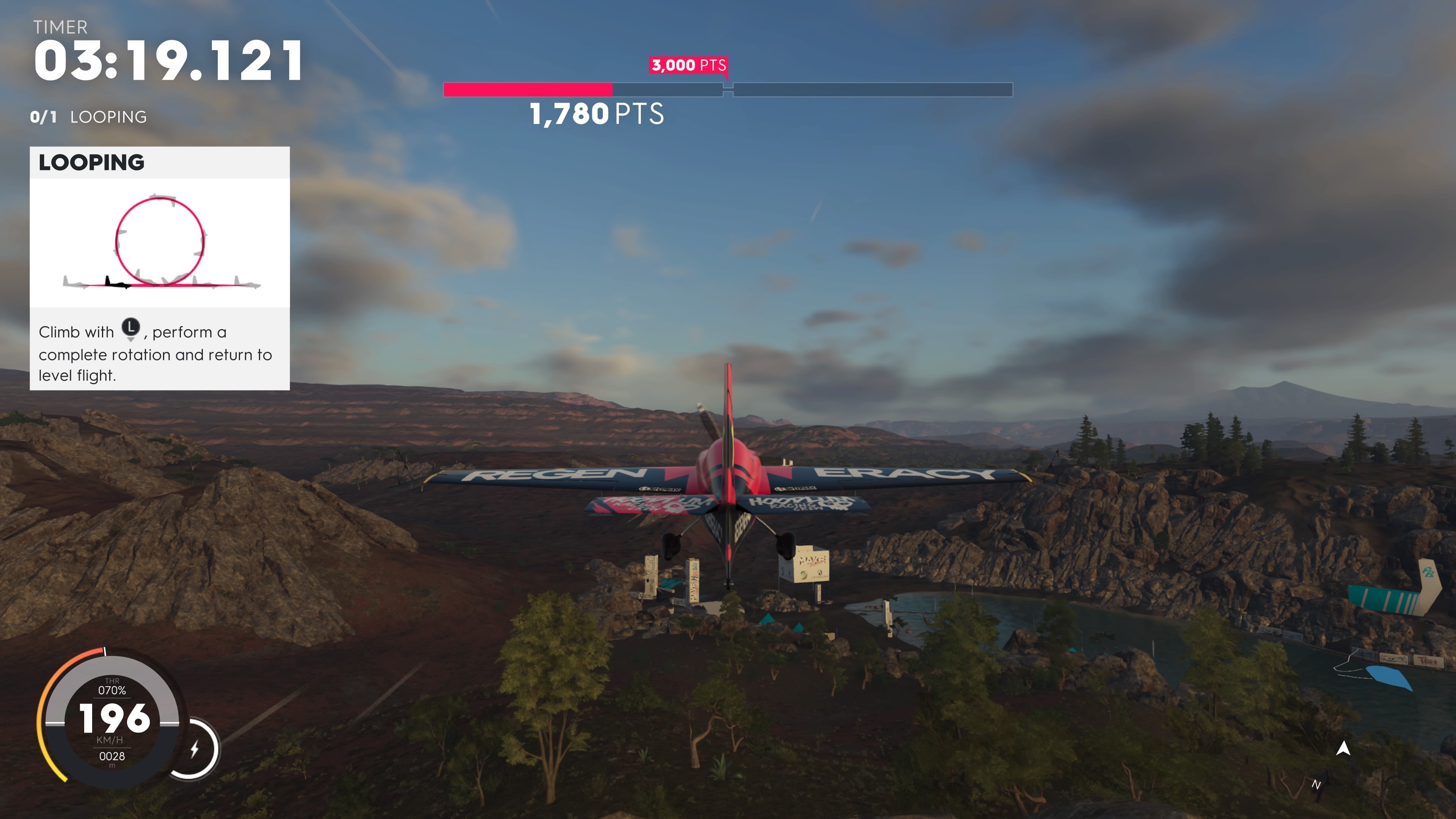Select the 0/1 Looping objective tracker
Viewport: 1456px width, 819px height.
(x=88, y=117)
